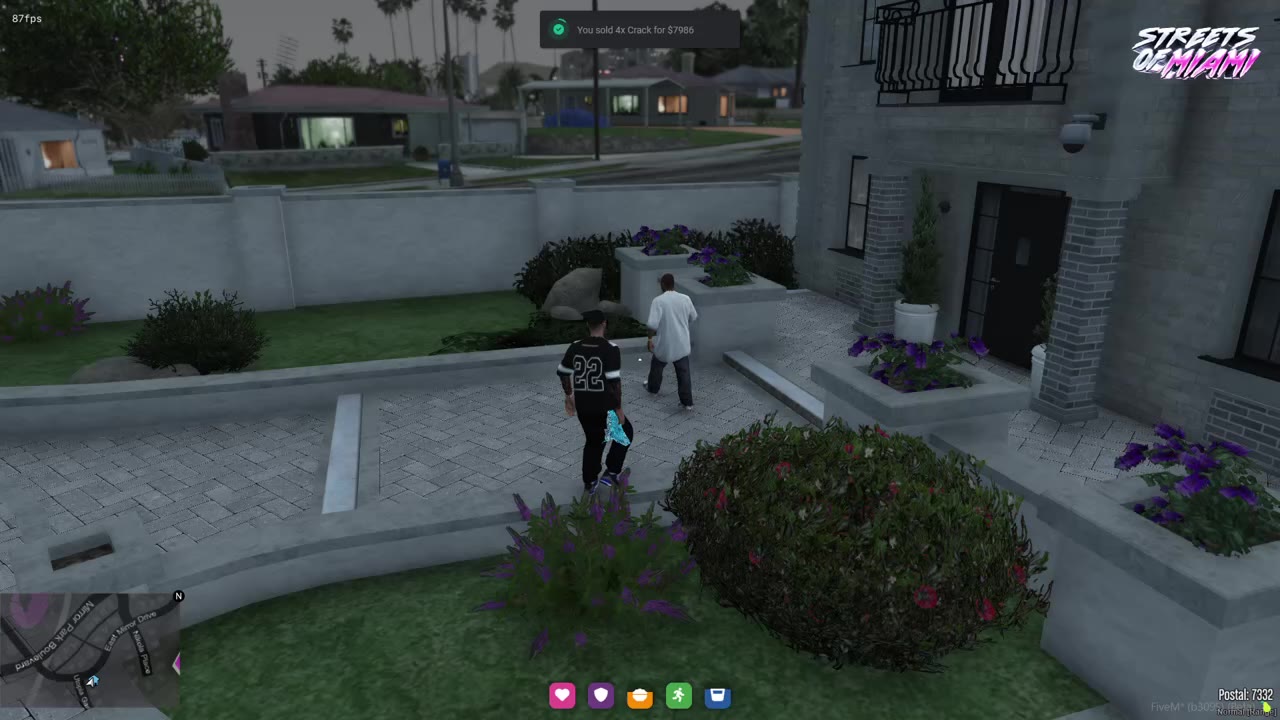This screenshot has width=1280, height=720.
Task: Open the street minimap
Action: coord(90,650)
